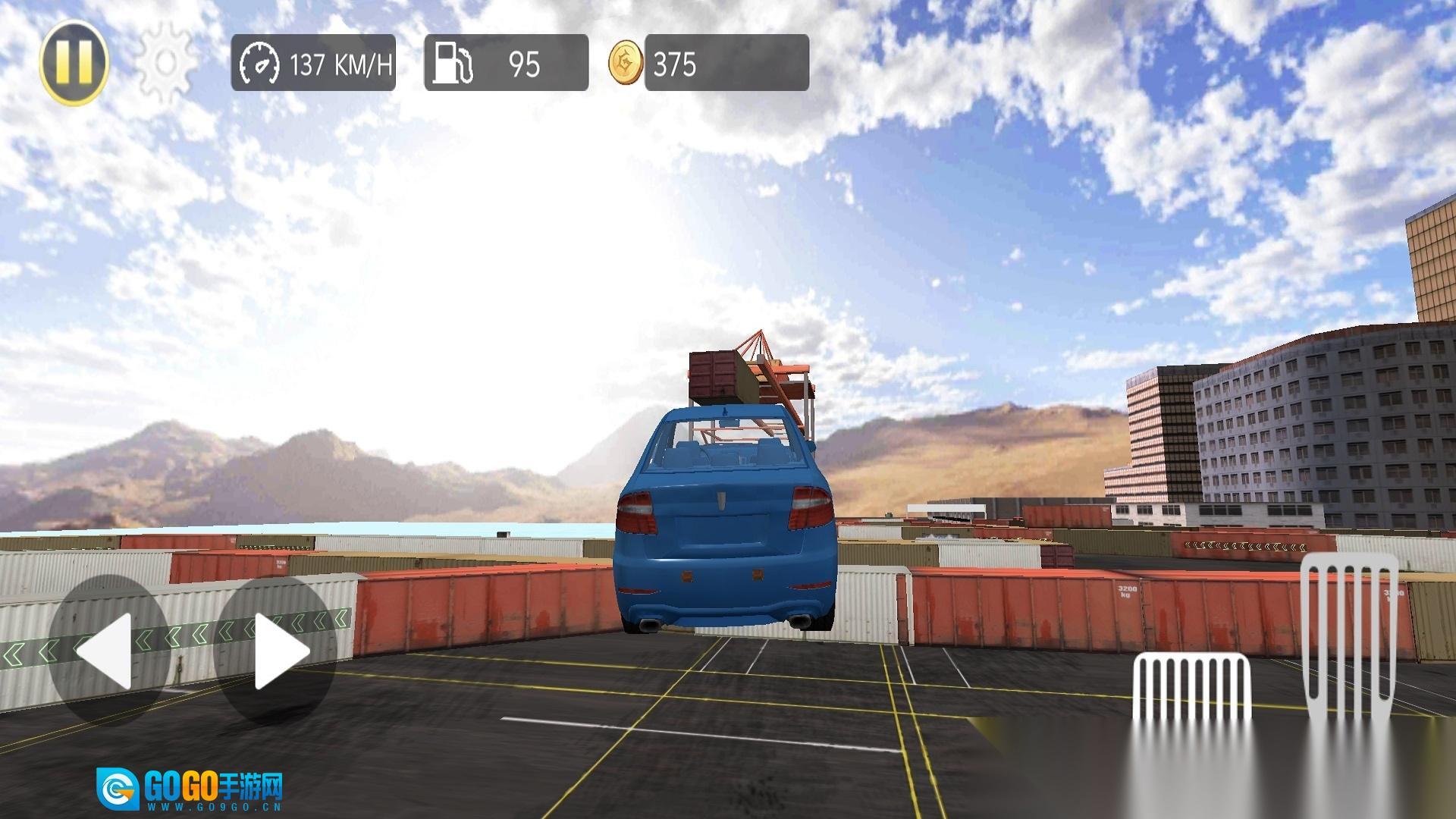Pause the game with the yellow button

[74, 62]
